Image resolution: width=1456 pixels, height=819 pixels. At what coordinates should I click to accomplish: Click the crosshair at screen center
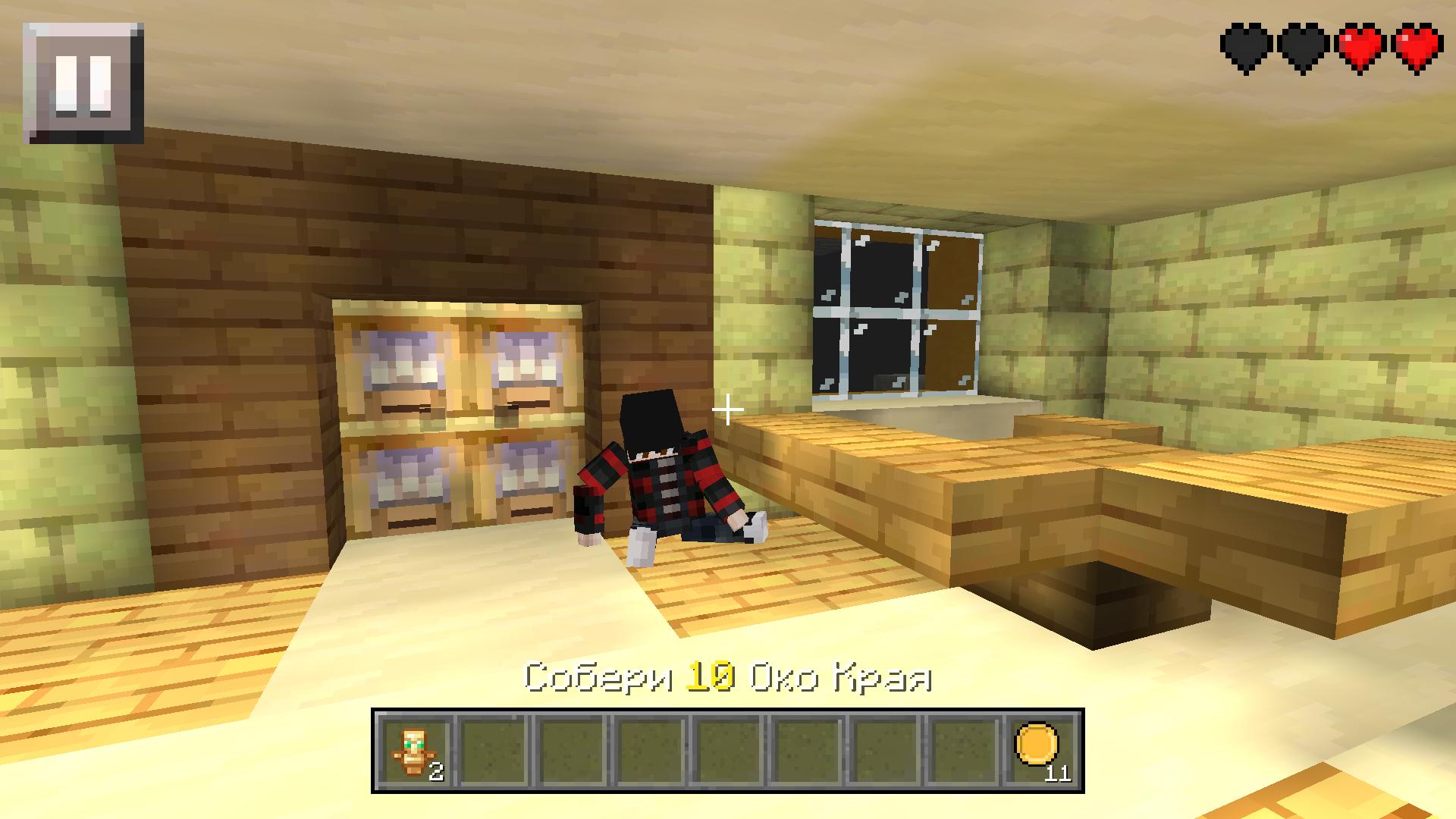pyautogui.click(x=728, y=409)
